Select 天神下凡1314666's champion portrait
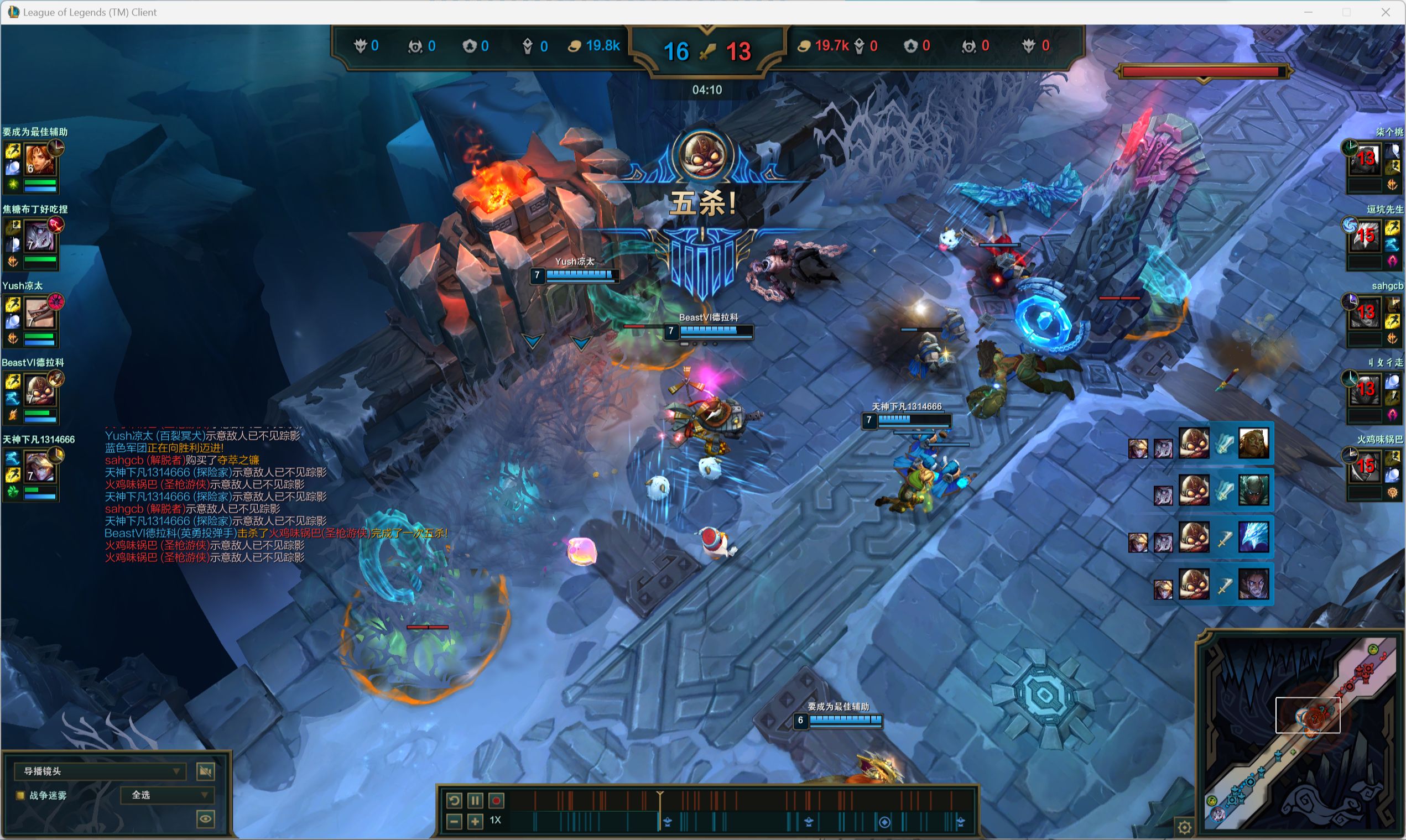This screenshot has height=840, width=1406. (40, 467)
